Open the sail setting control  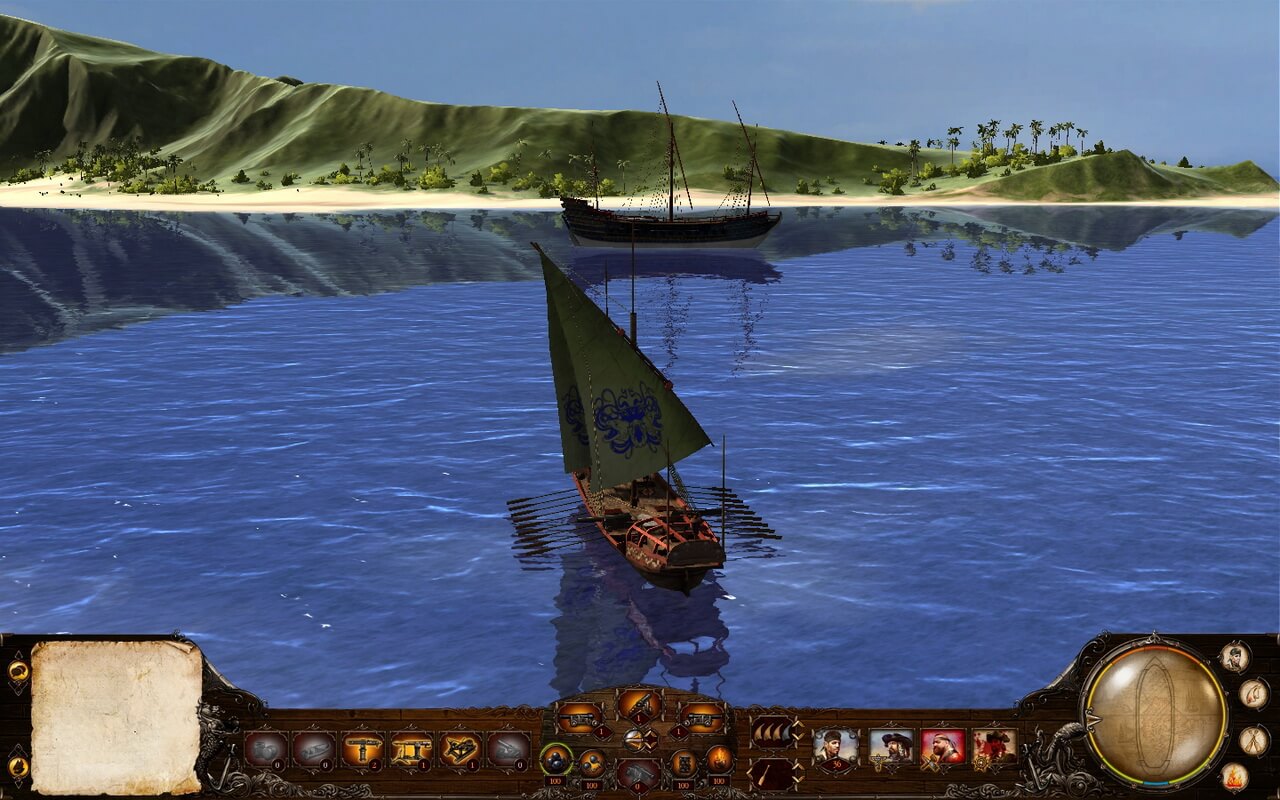pos(773,731)
